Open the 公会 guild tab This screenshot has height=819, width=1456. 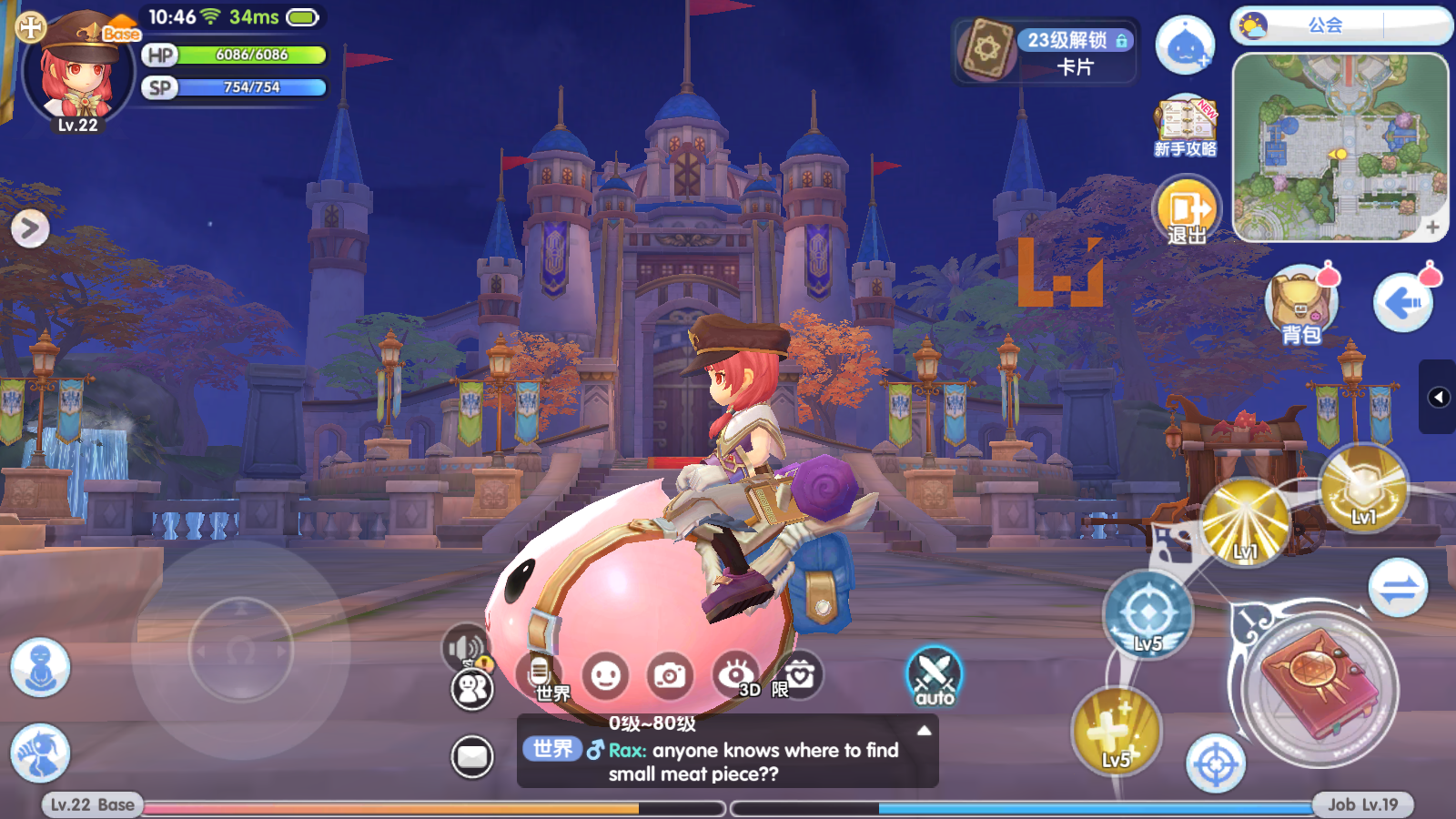click(x=1325, y=25)
